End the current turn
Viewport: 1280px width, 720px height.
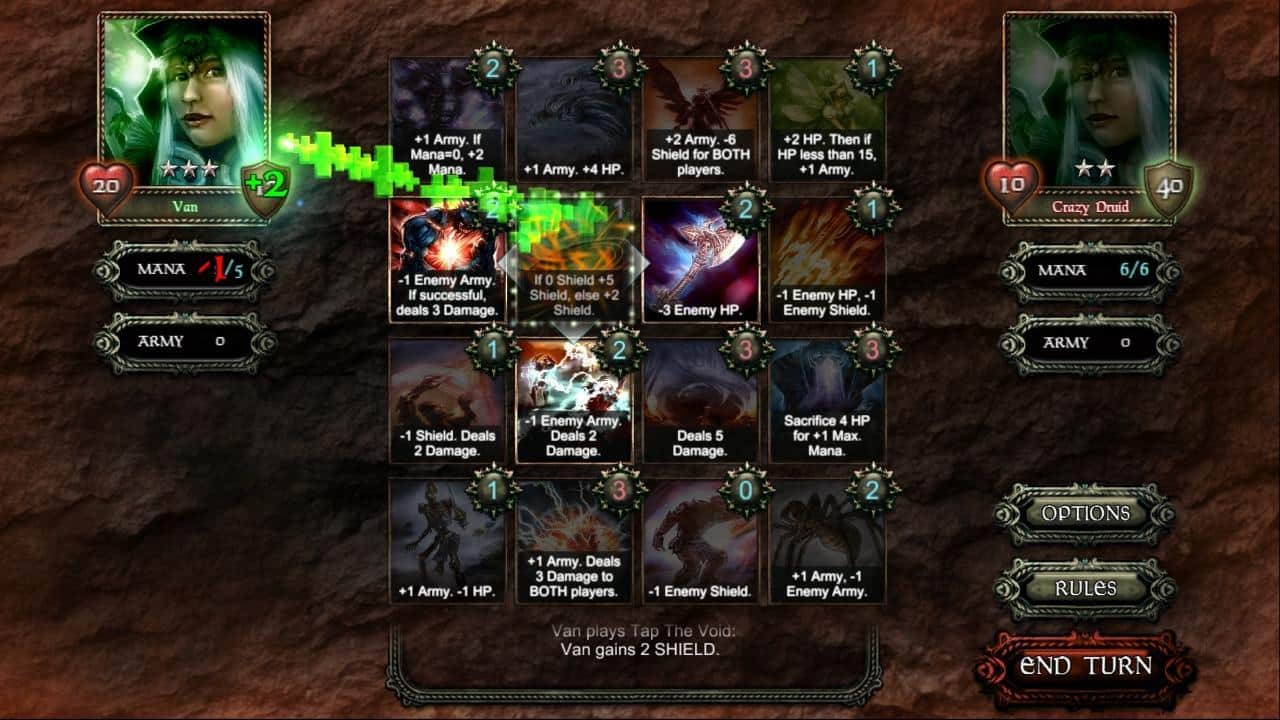(1085, 667)
